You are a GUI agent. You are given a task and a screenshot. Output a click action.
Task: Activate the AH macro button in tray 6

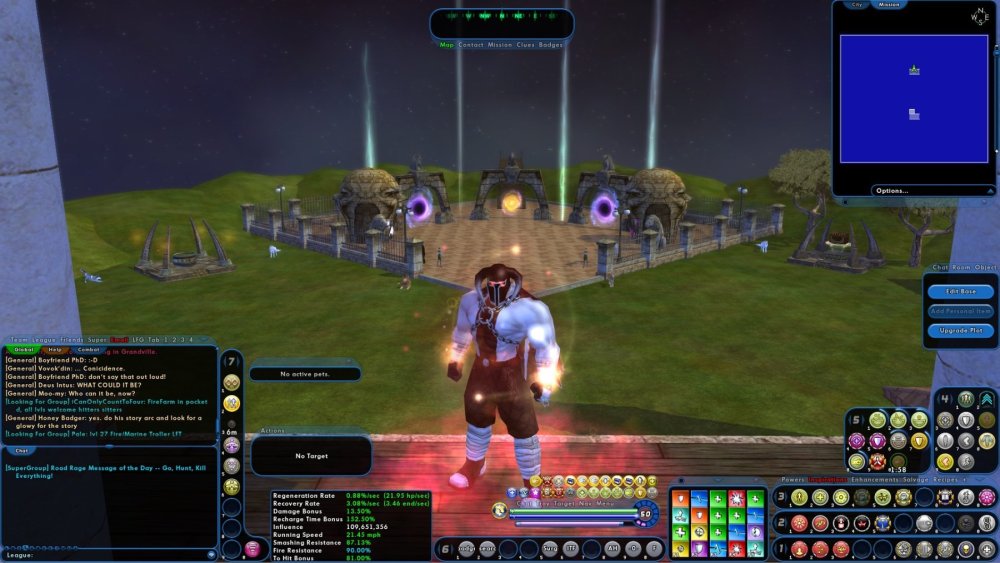612,548
